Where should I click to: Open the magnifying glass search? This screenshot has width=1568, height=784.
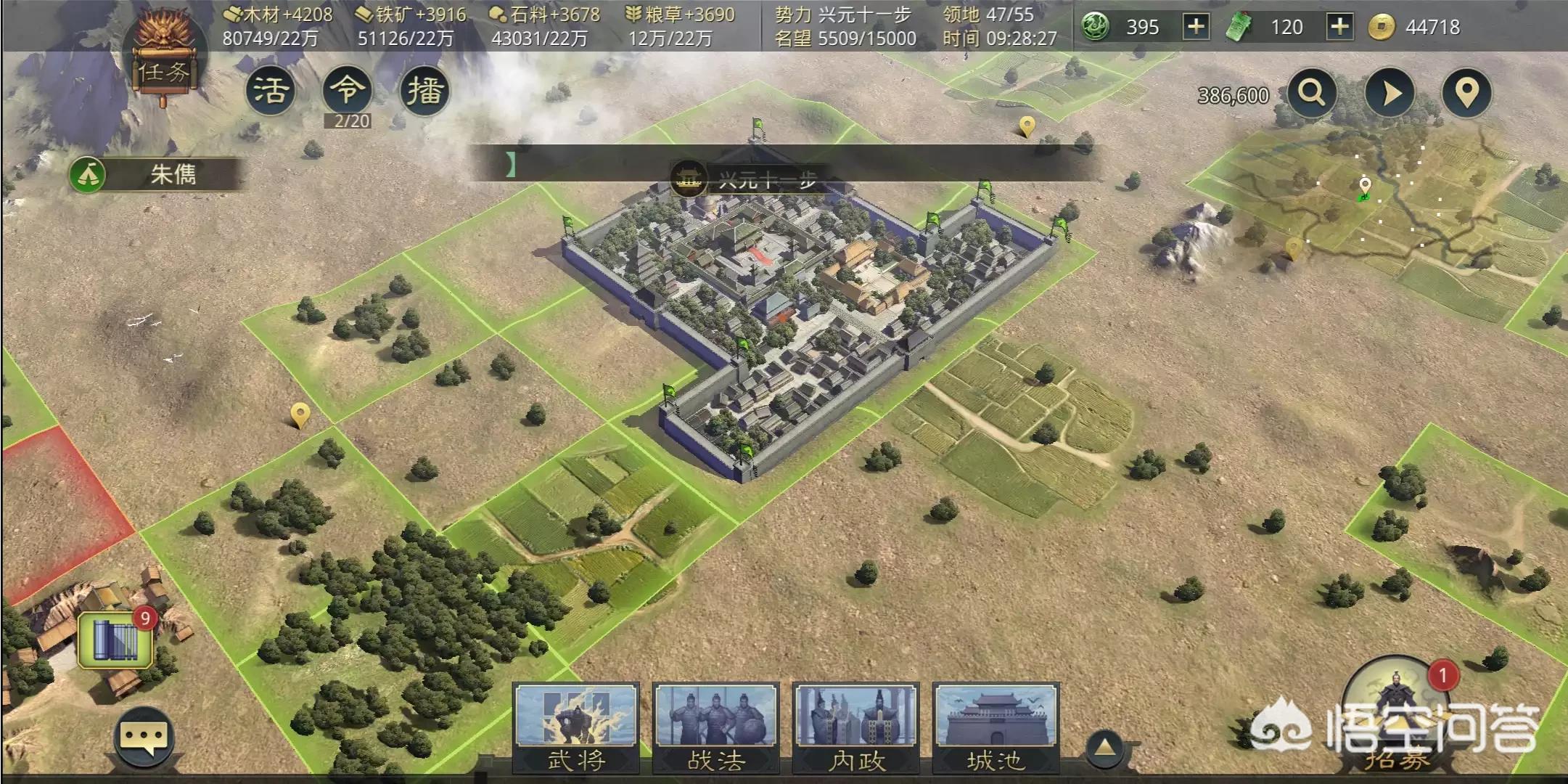[1311, 94]
